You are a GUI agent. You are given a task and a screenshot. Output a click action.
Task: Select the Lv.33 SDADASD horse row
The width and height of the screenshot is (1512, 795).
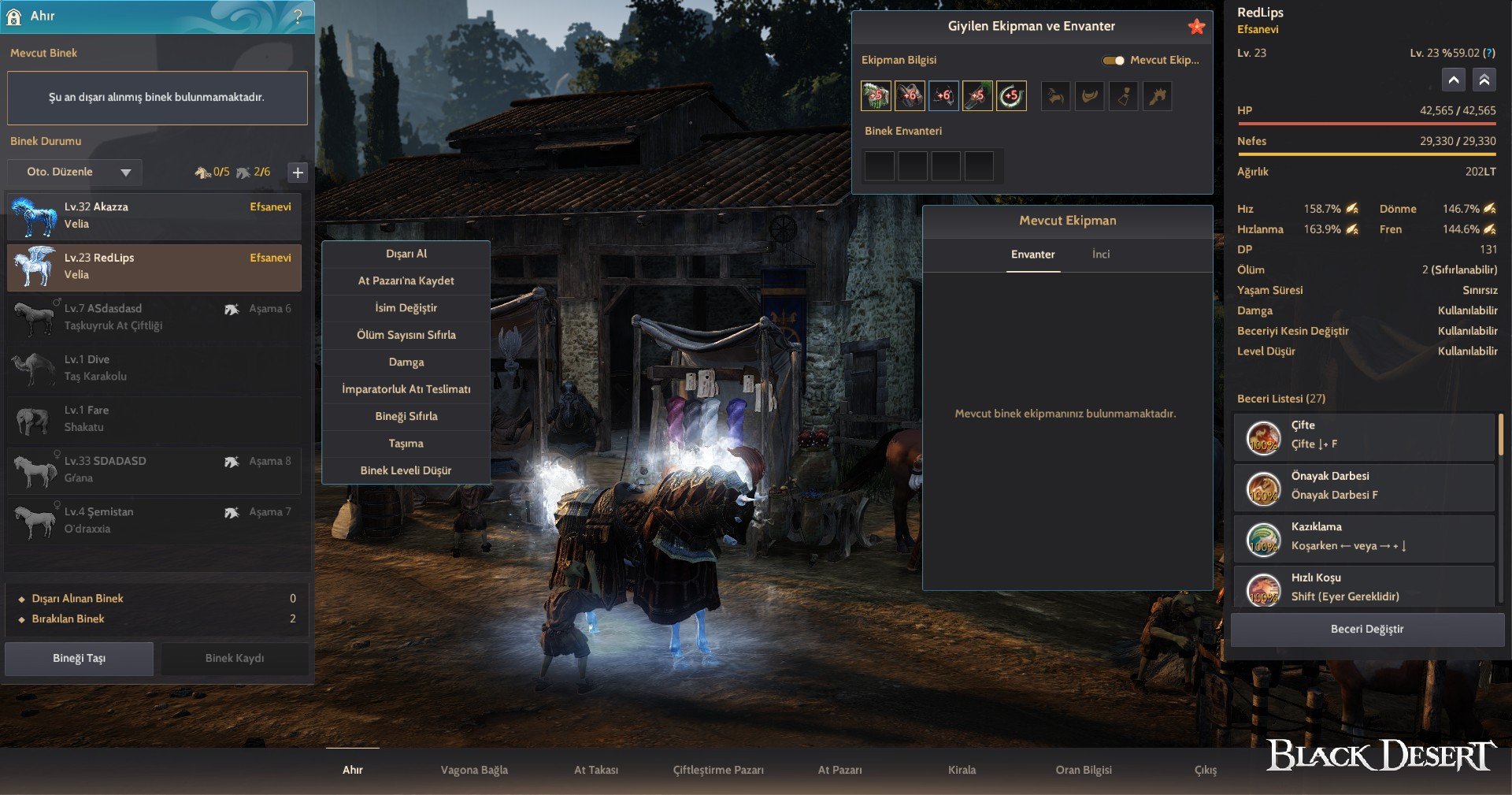pos(154,470)
